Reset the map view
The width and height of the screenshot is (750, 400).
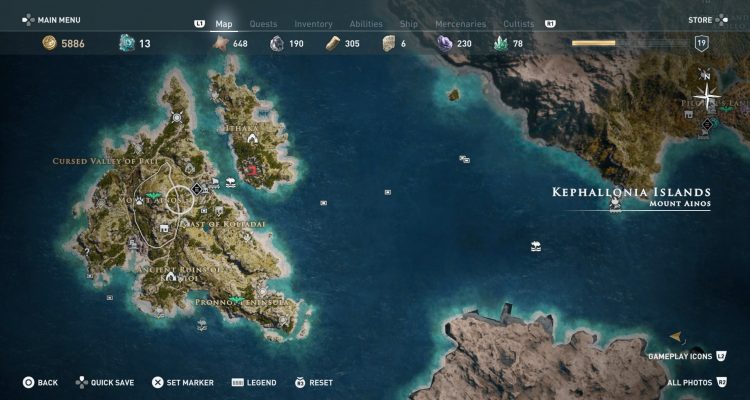pos(314,382)
